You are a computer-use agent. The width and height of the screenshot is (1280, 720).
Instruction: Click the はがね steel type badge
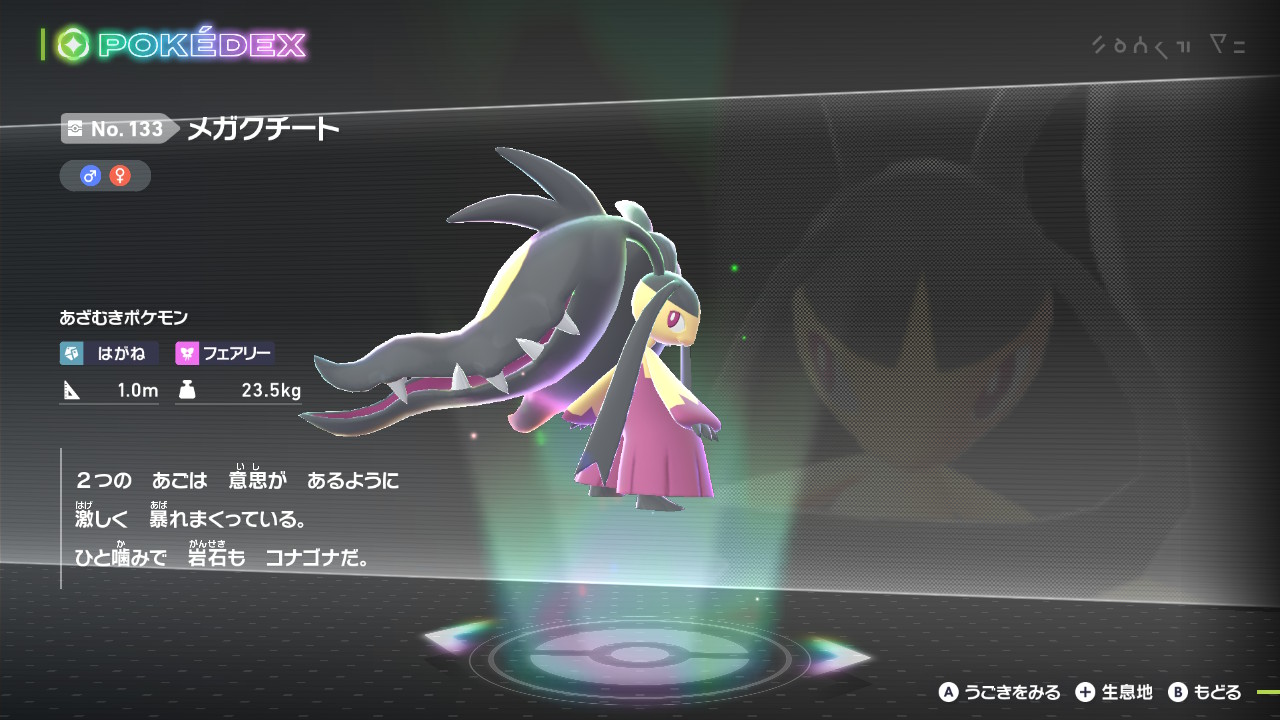(108, 353)
